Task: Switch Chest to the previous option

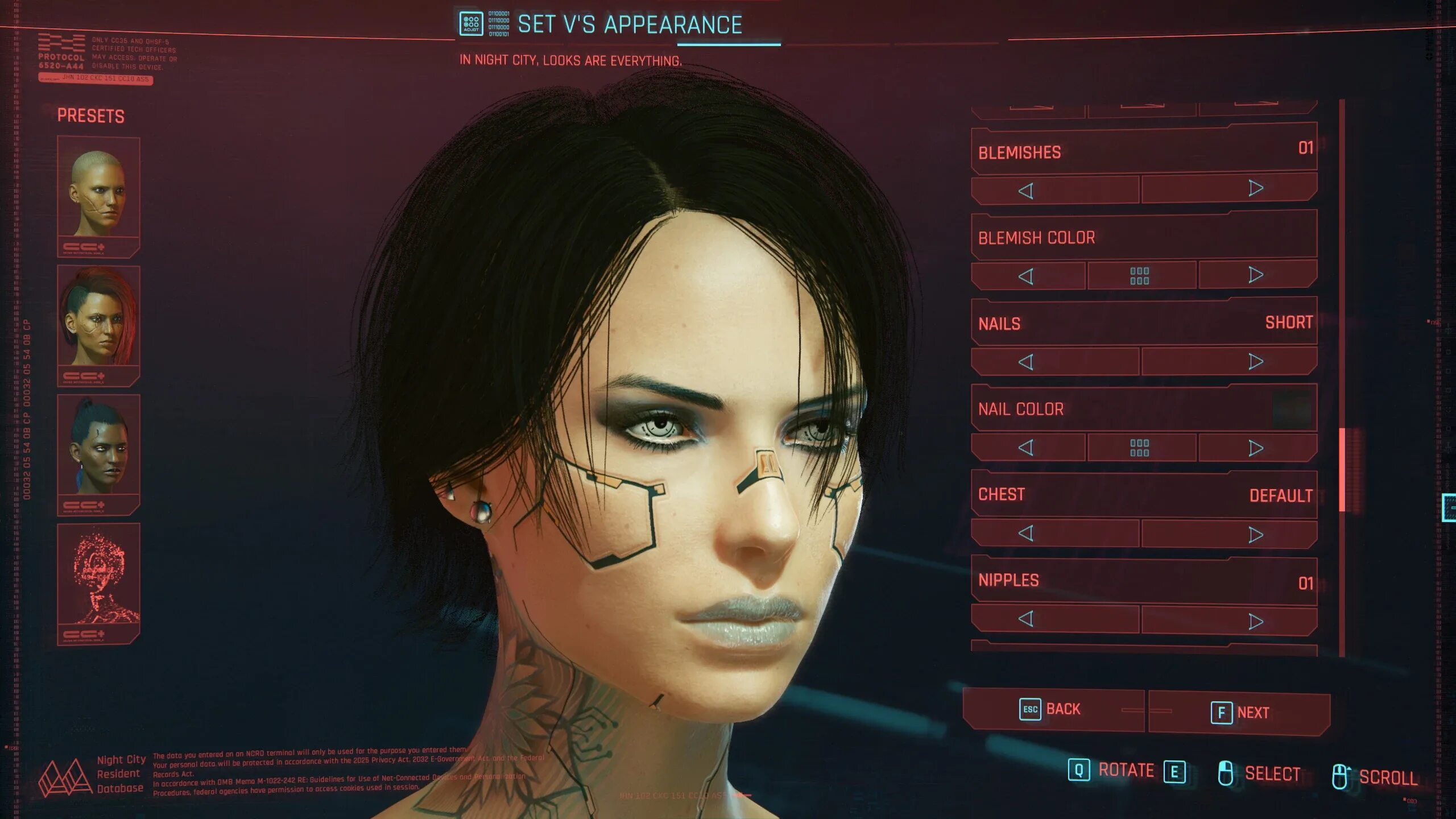Action: (x=1026, y=533)
